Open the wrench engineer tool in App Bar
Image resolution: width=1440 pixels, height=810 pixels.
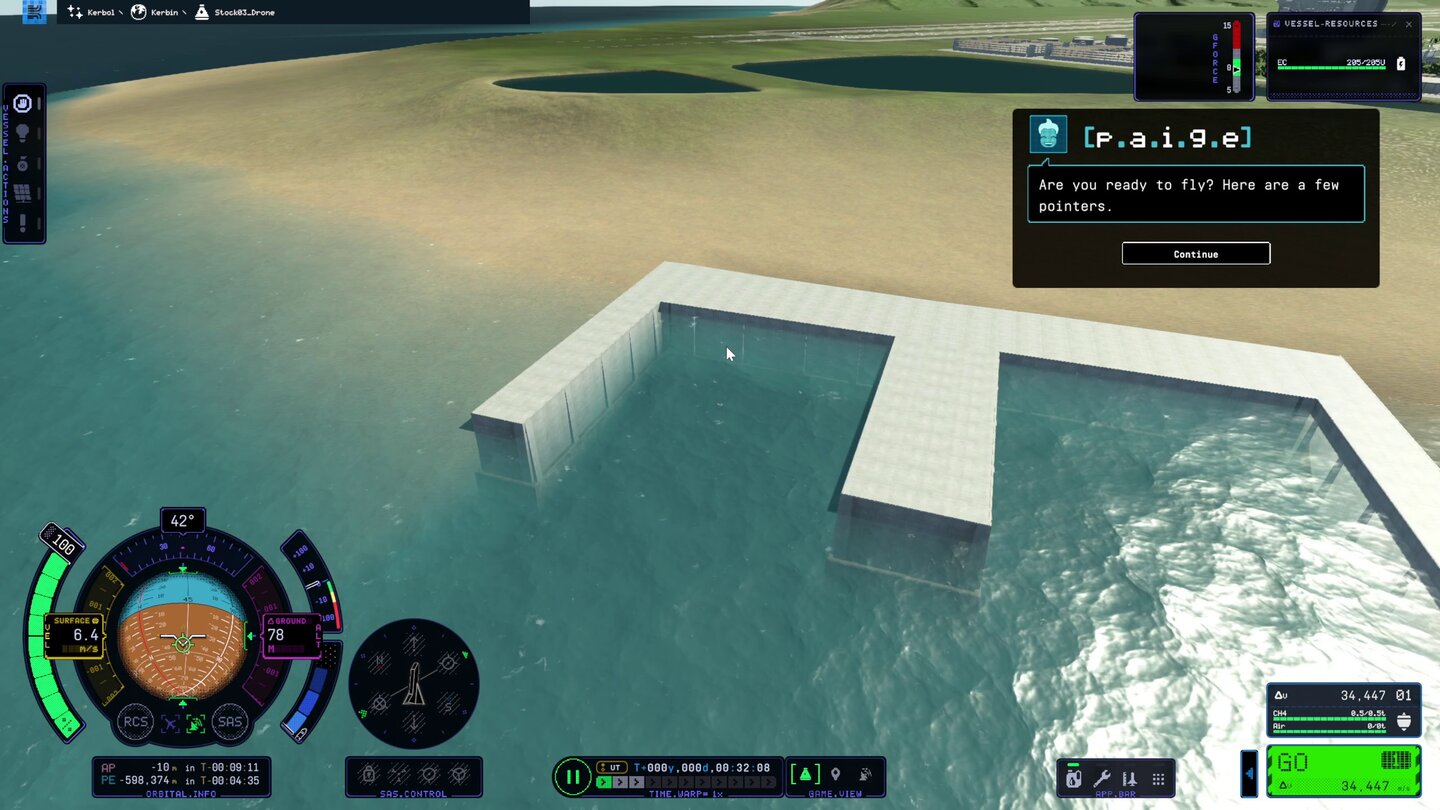1103,779
